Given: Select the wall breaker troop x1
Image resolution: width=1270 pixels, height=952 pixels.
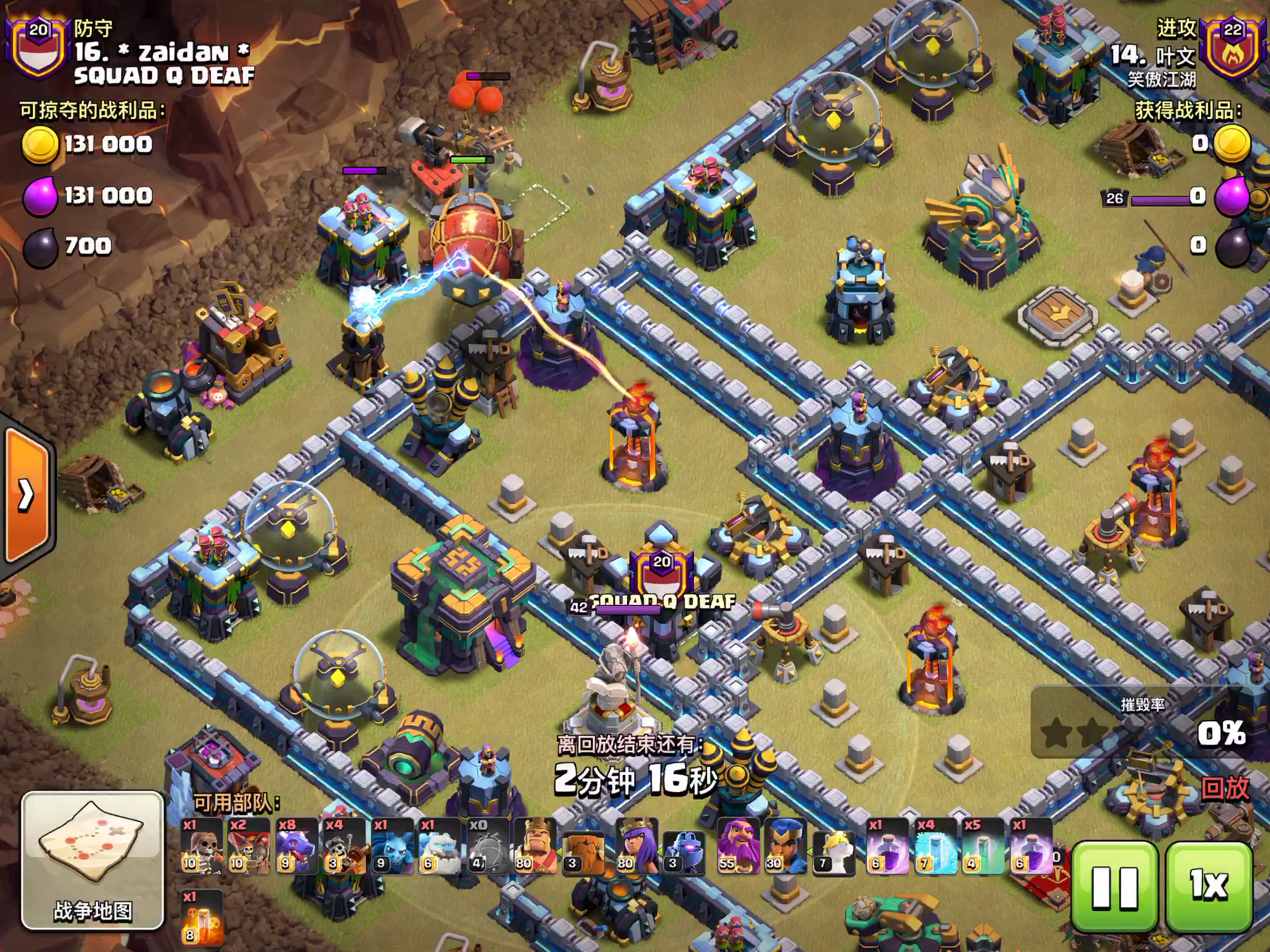Looking at the screenshot, I should pyautogui.click(x=201, y=846).
